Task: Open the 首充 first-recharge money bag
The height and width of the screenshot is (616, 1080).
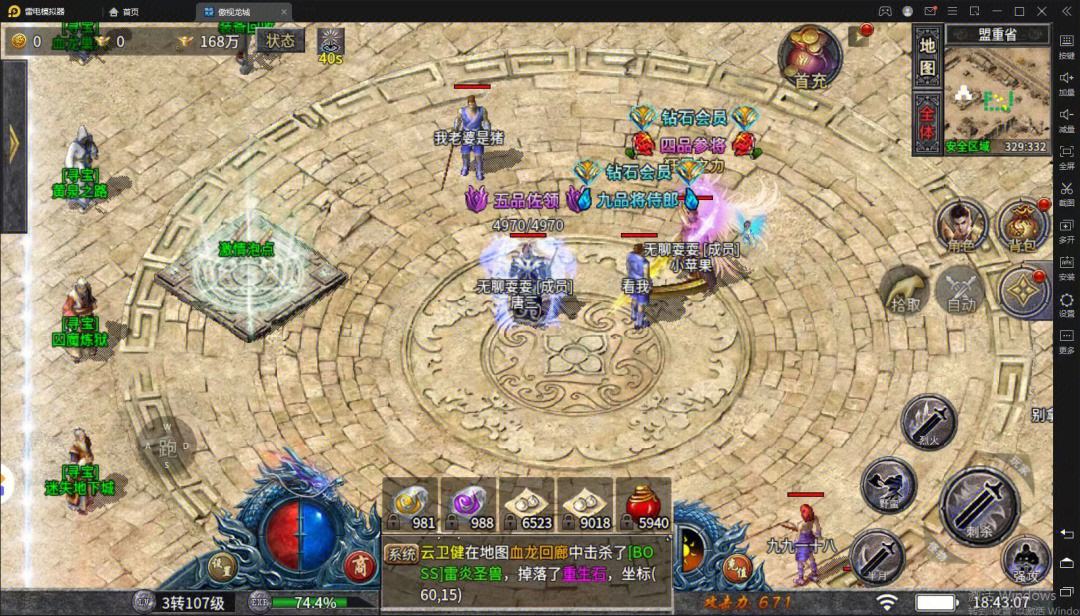Action: (810, 58)
